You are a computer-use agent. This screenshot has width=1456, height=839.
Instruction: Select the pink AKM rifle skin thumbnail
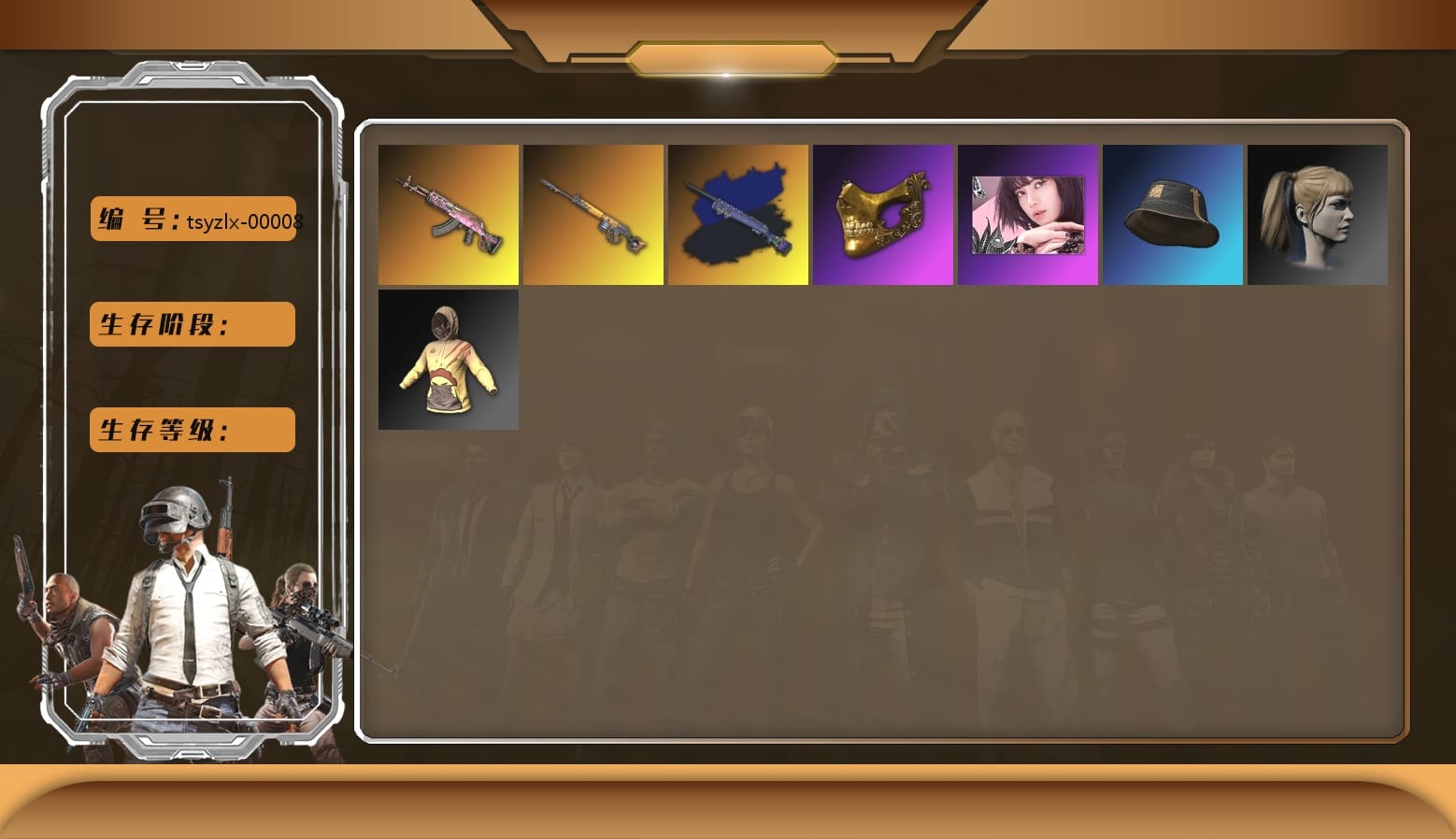(448, 214)
